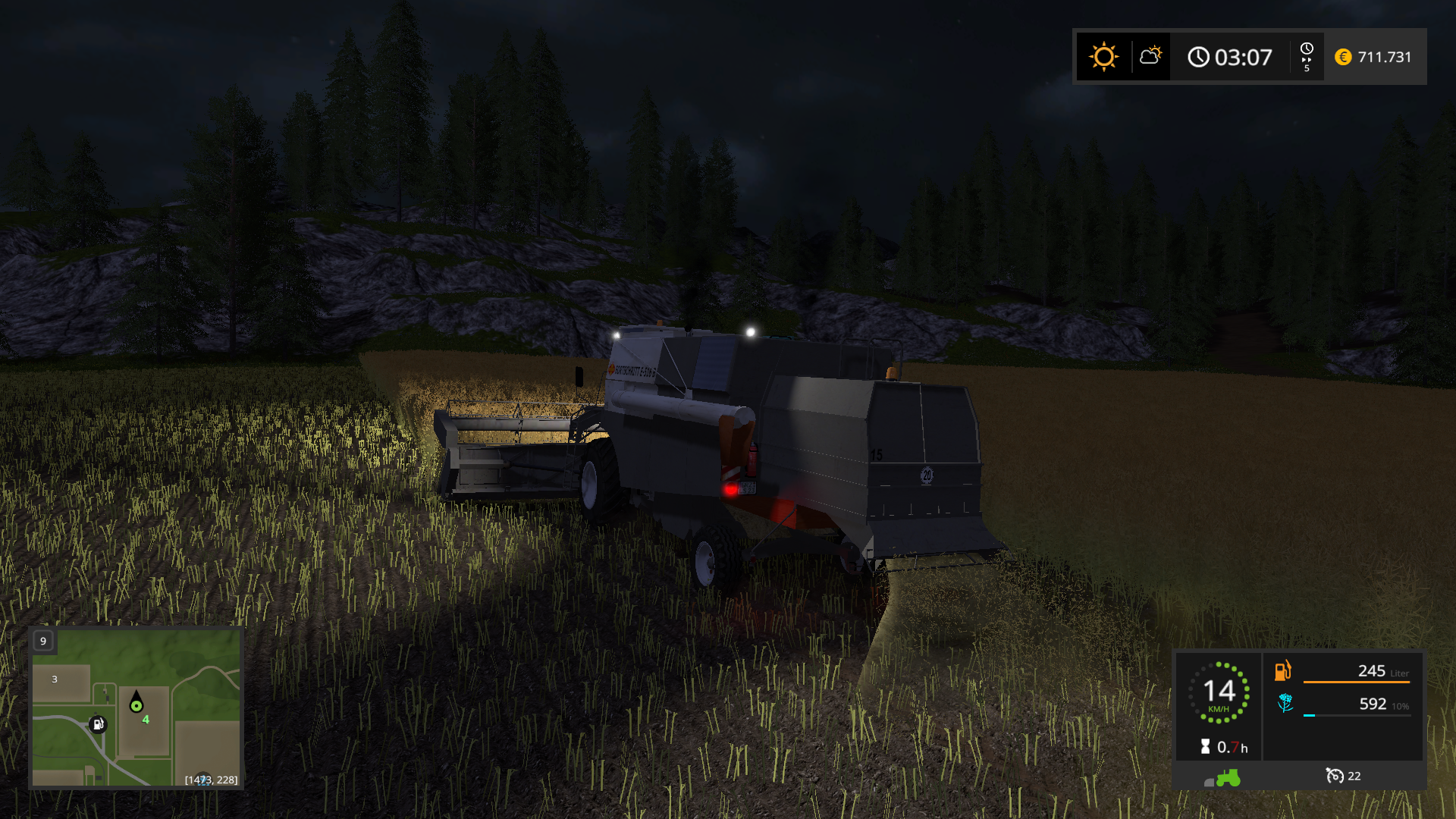This screenshot has width=1456, height=819.
Task: Activate the cruise control icon
Action: pyautogui.click(x=1335, y=776)
